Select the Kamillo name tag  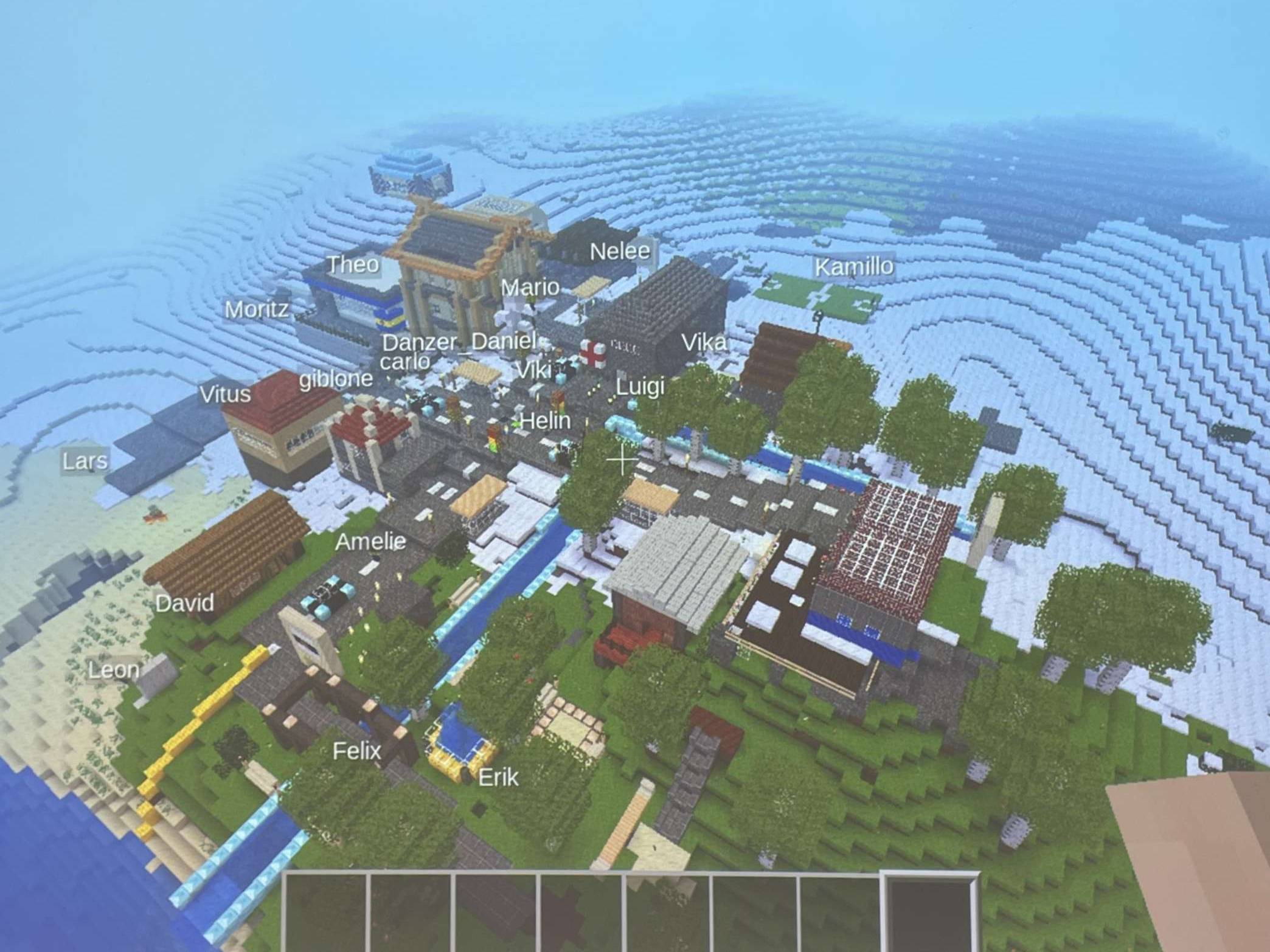[854, 267]
